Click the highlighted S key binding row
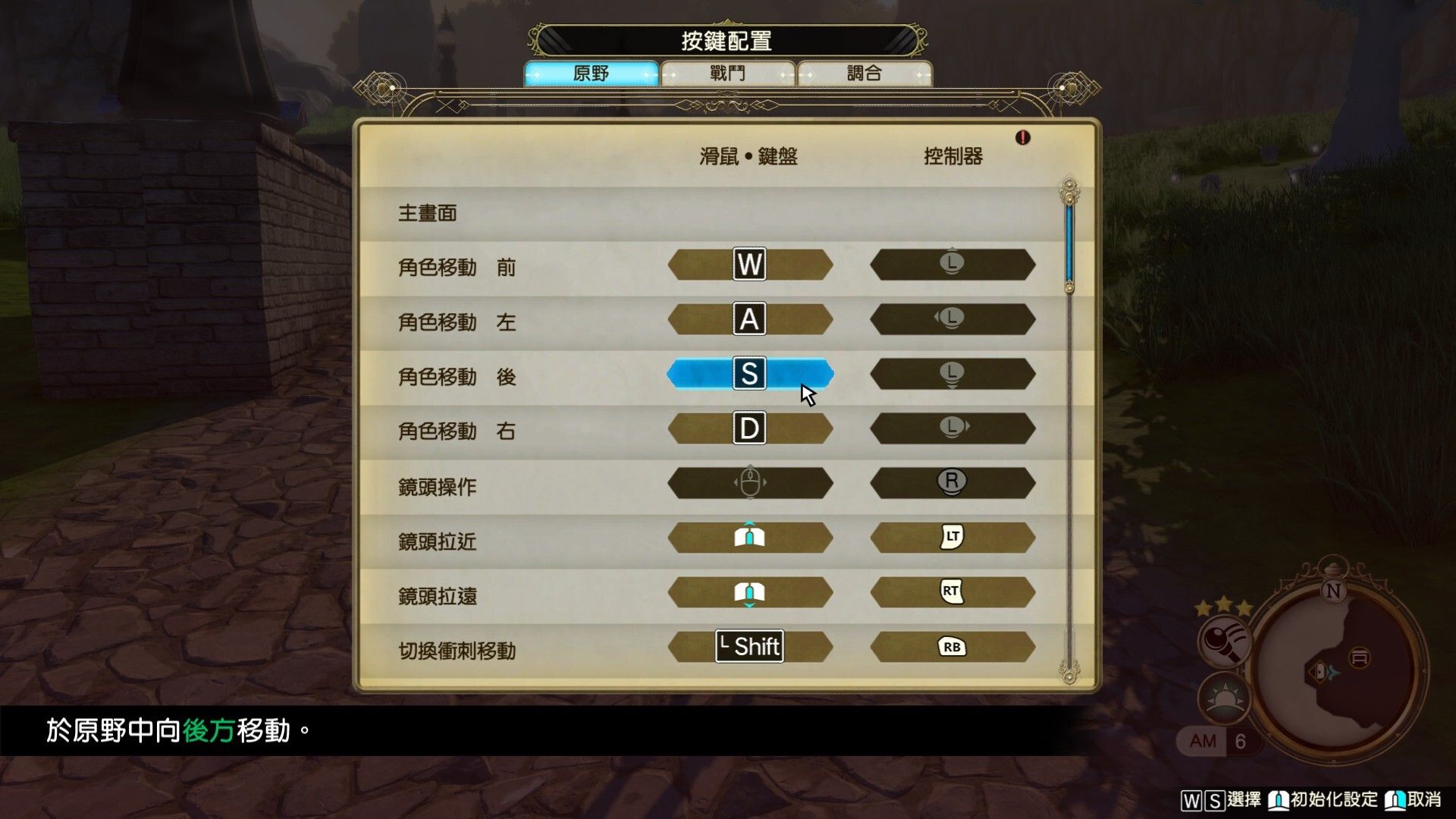 [x=749, y=373]
